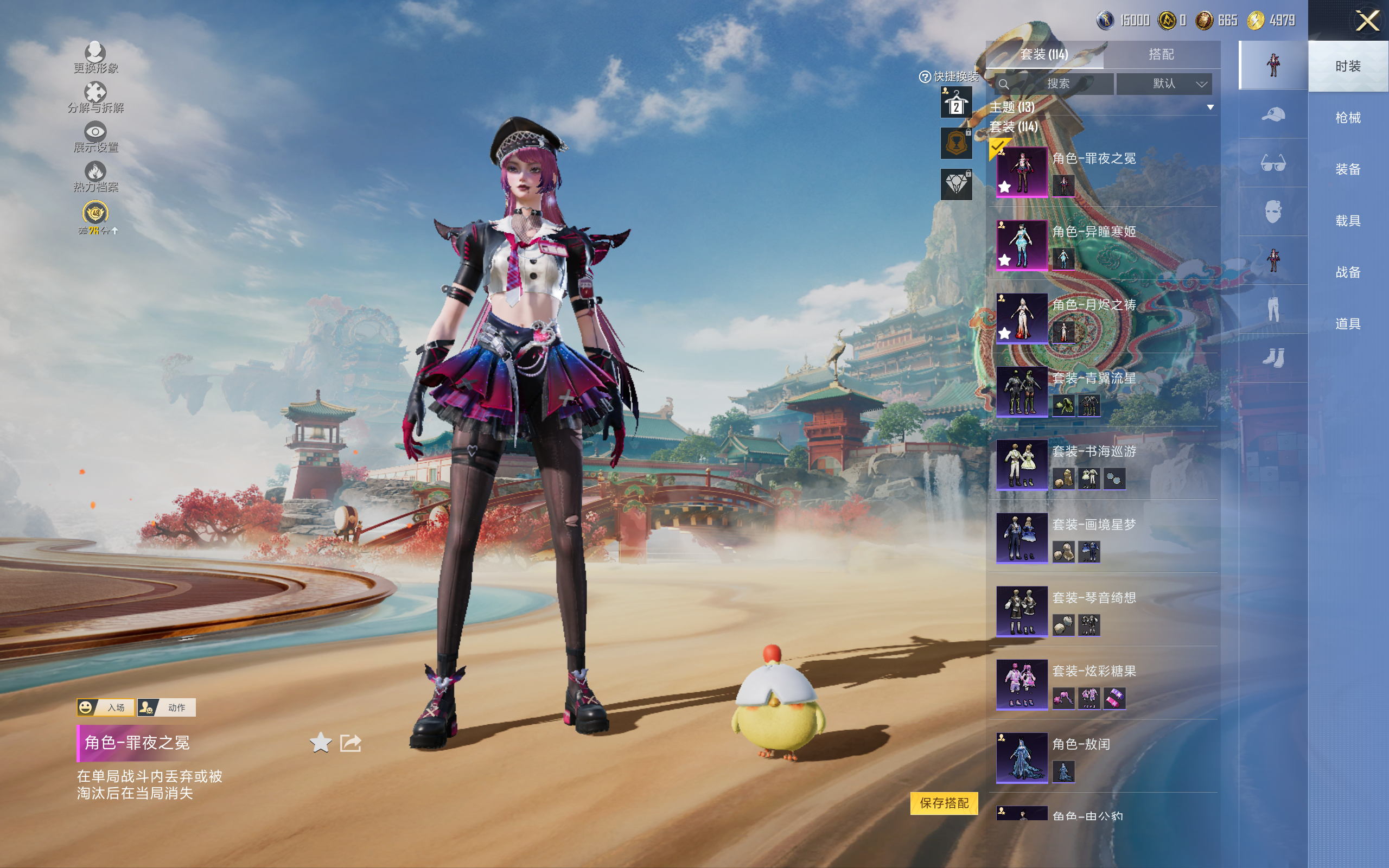Open the 道具 menu entry
This screenshot has height=868, width=1389.
coord(1348,324)
